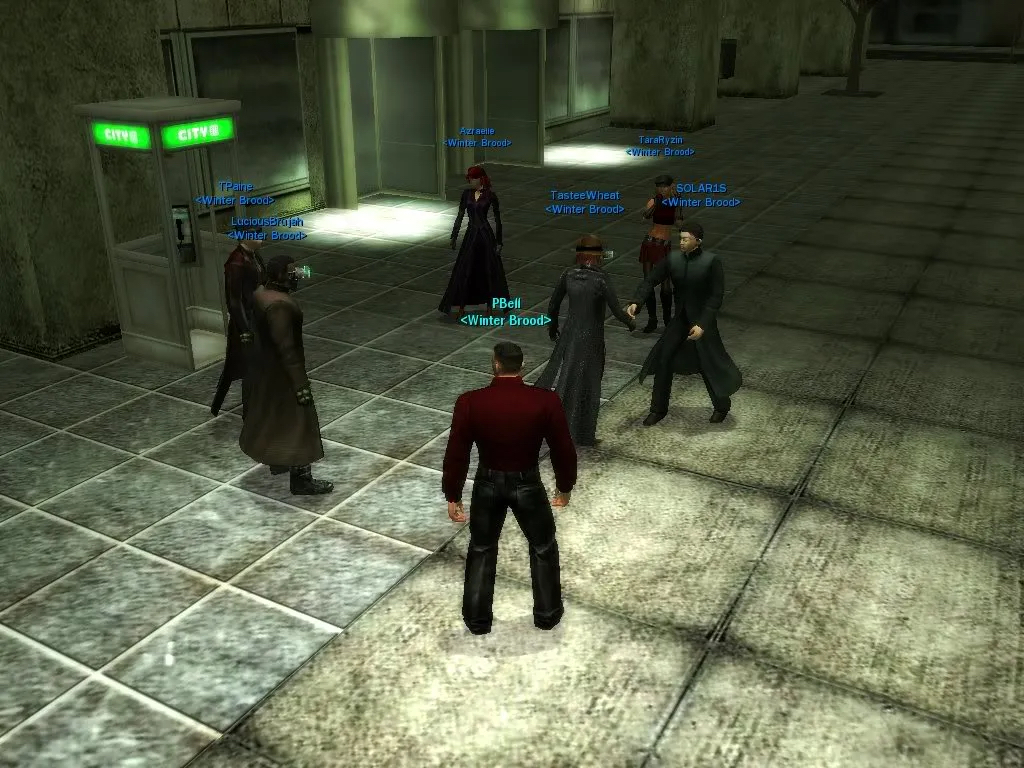Select the TPaine player name label

coord(235,187)
